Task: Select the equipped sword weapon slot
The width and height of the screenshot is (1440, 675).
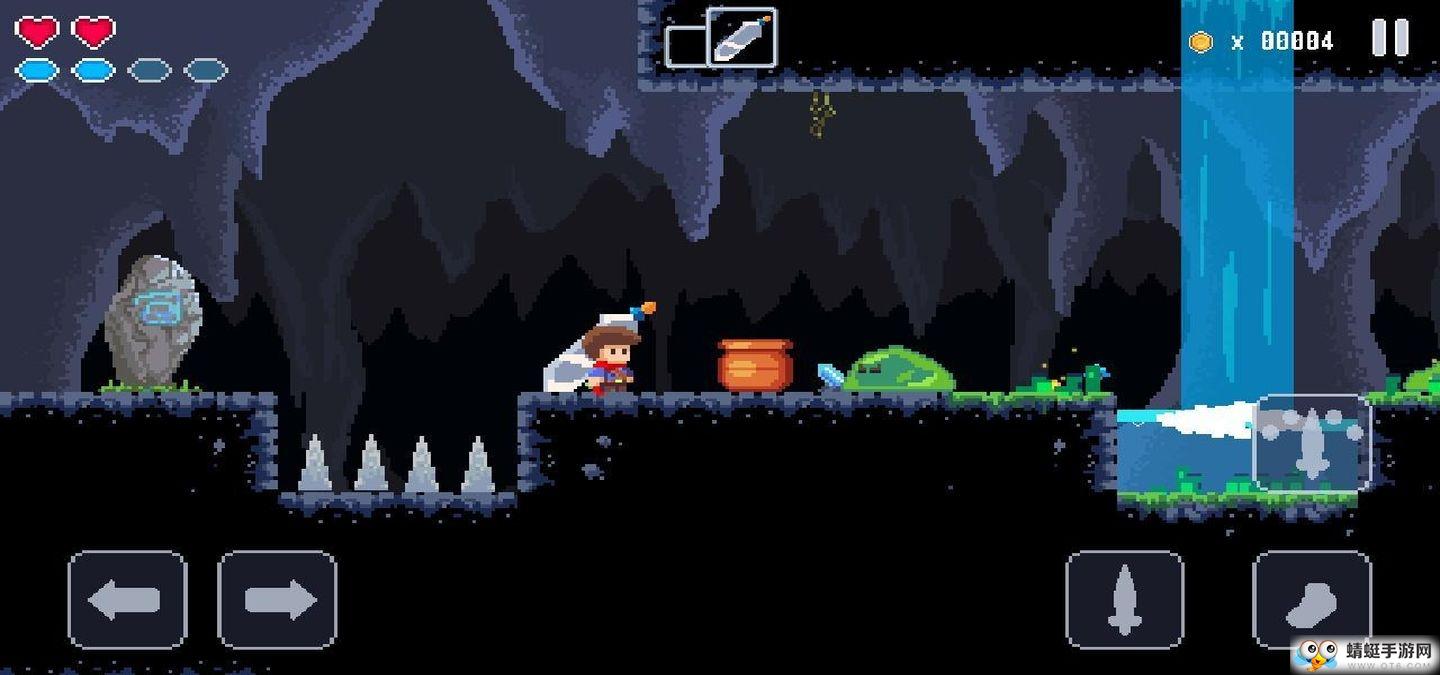Action: click(741, 38)
